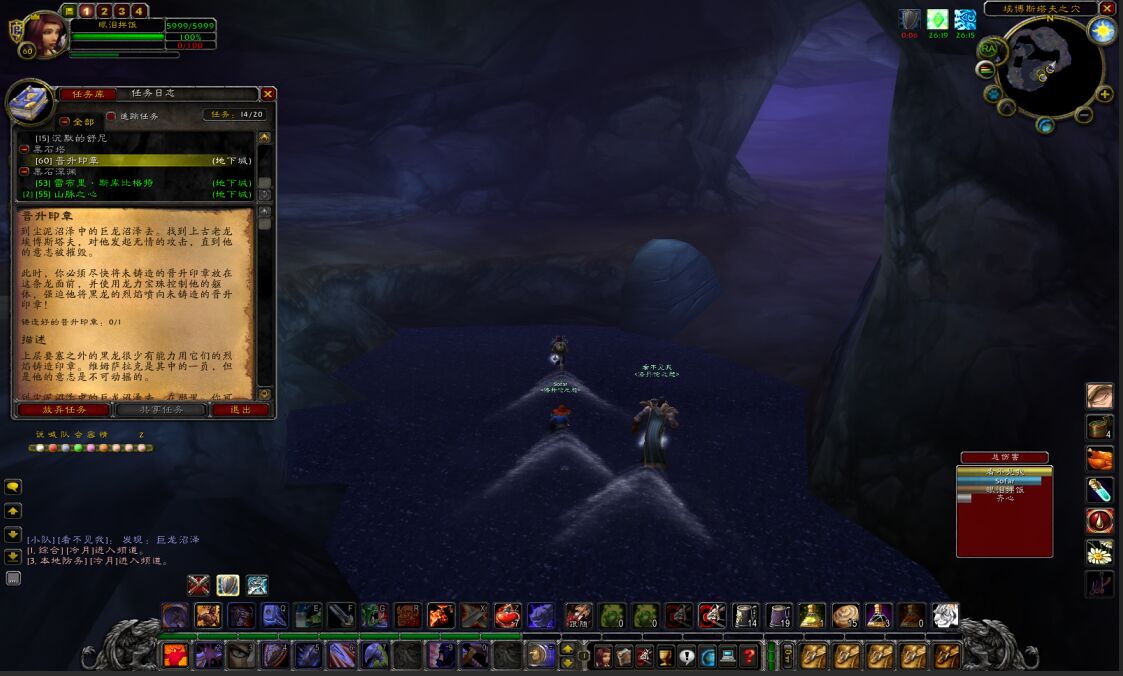The height and width of the screenshot is (676, 1123).
Task: Click the 退出 exit button in quest log
Action: tap(240, 410)
